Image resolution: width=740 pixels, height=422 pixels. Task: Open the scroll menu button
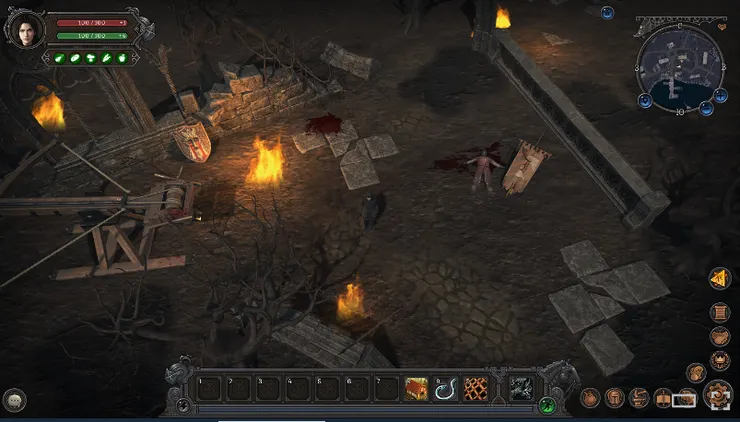(719, 311)
